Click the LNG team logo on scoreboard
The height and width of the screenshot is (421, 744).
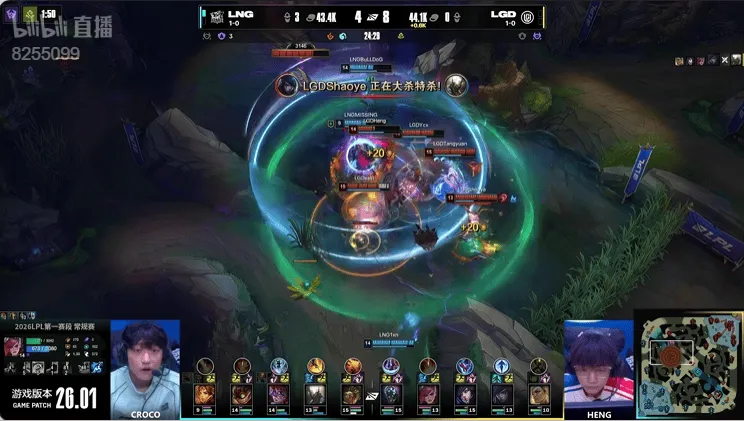coord(217,17)
